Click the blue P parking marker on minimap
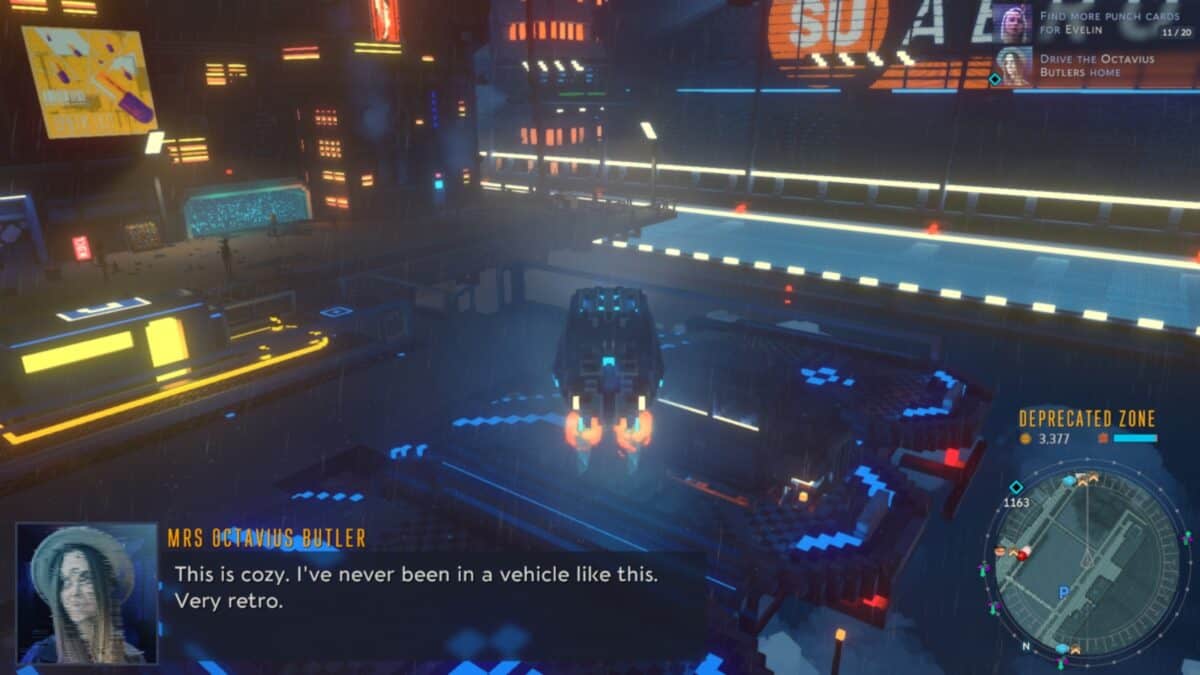The image size is (1200, 675). coord(1063,593)
